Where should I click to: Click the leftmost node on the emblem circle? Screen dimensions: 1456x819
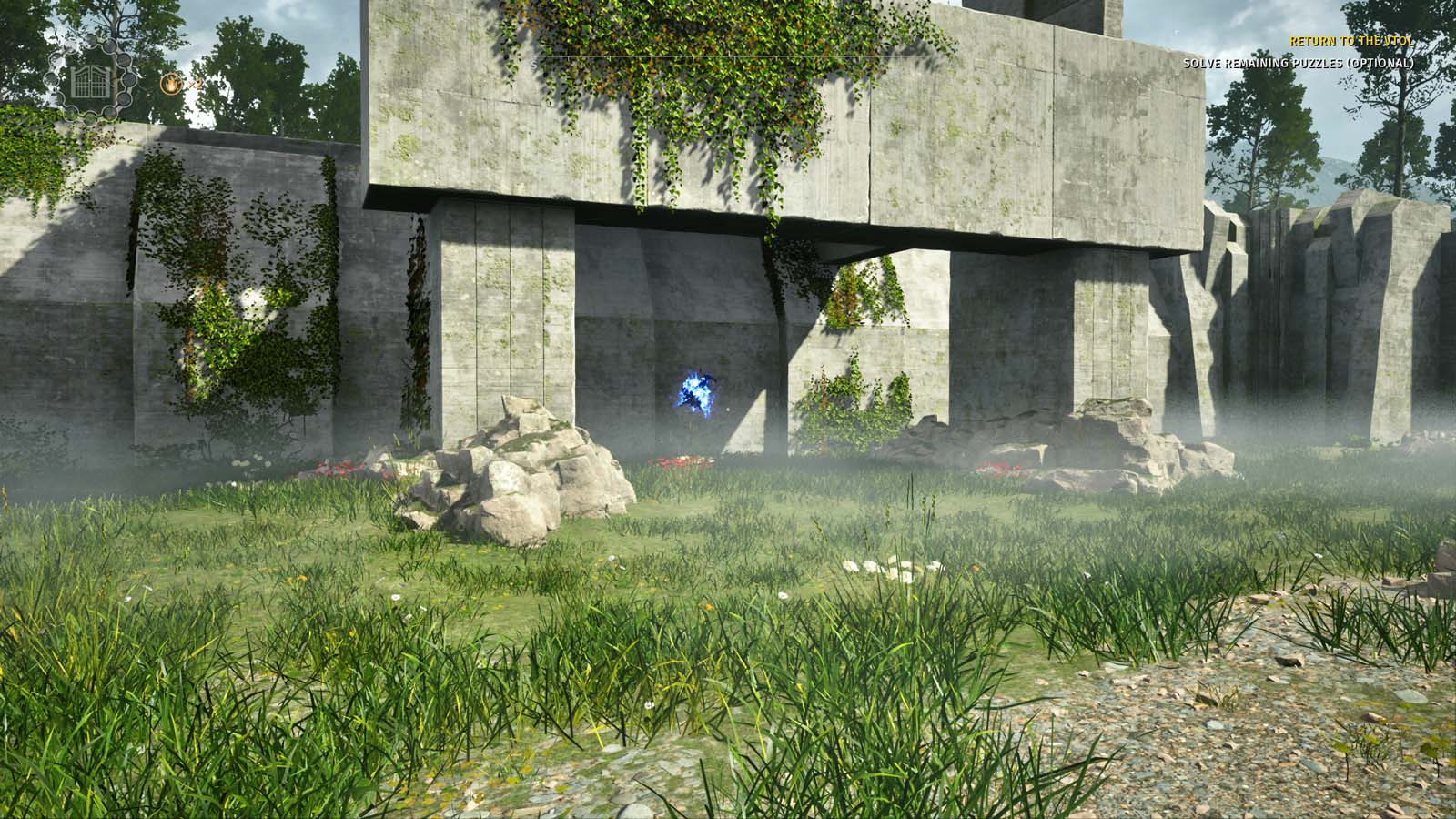click(x=50, y=78)
